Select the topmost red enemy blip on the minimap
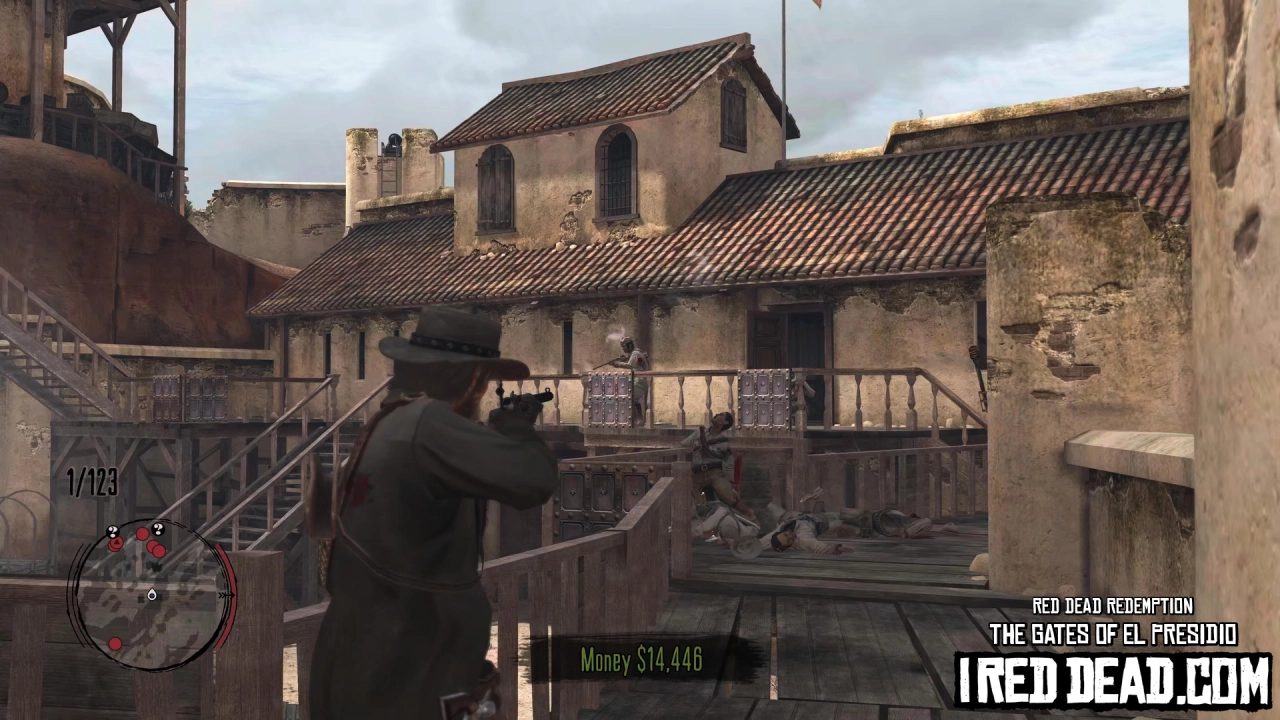The width and height of the screenshot is (1280, 720). pyautogui.click(x=142, y=533)
